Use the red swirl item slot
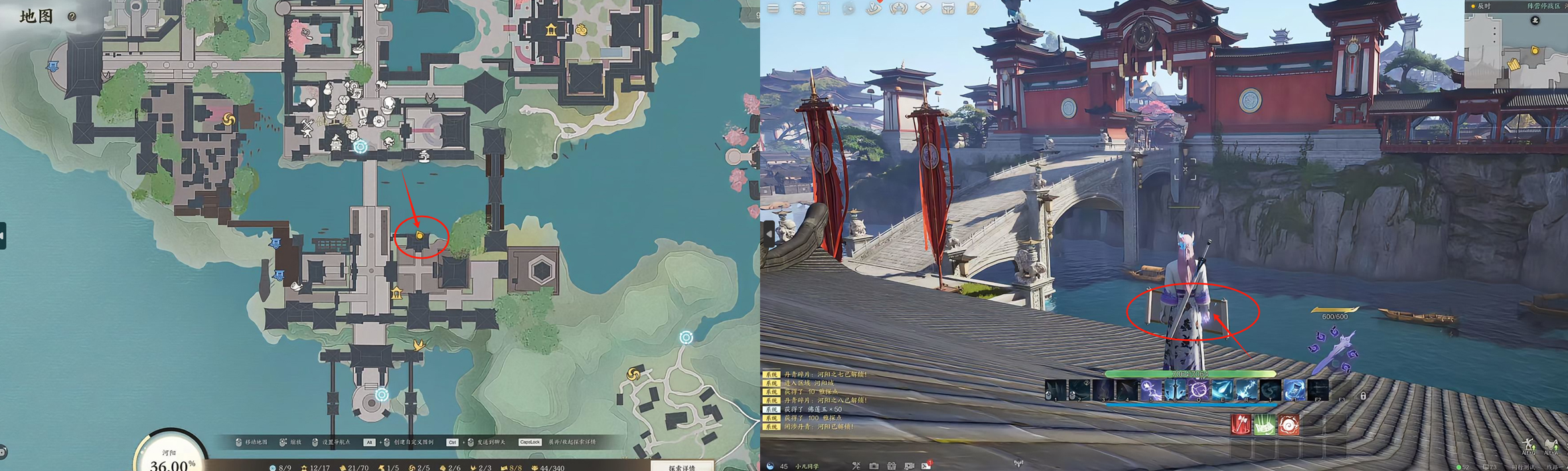 (1289, 424)
